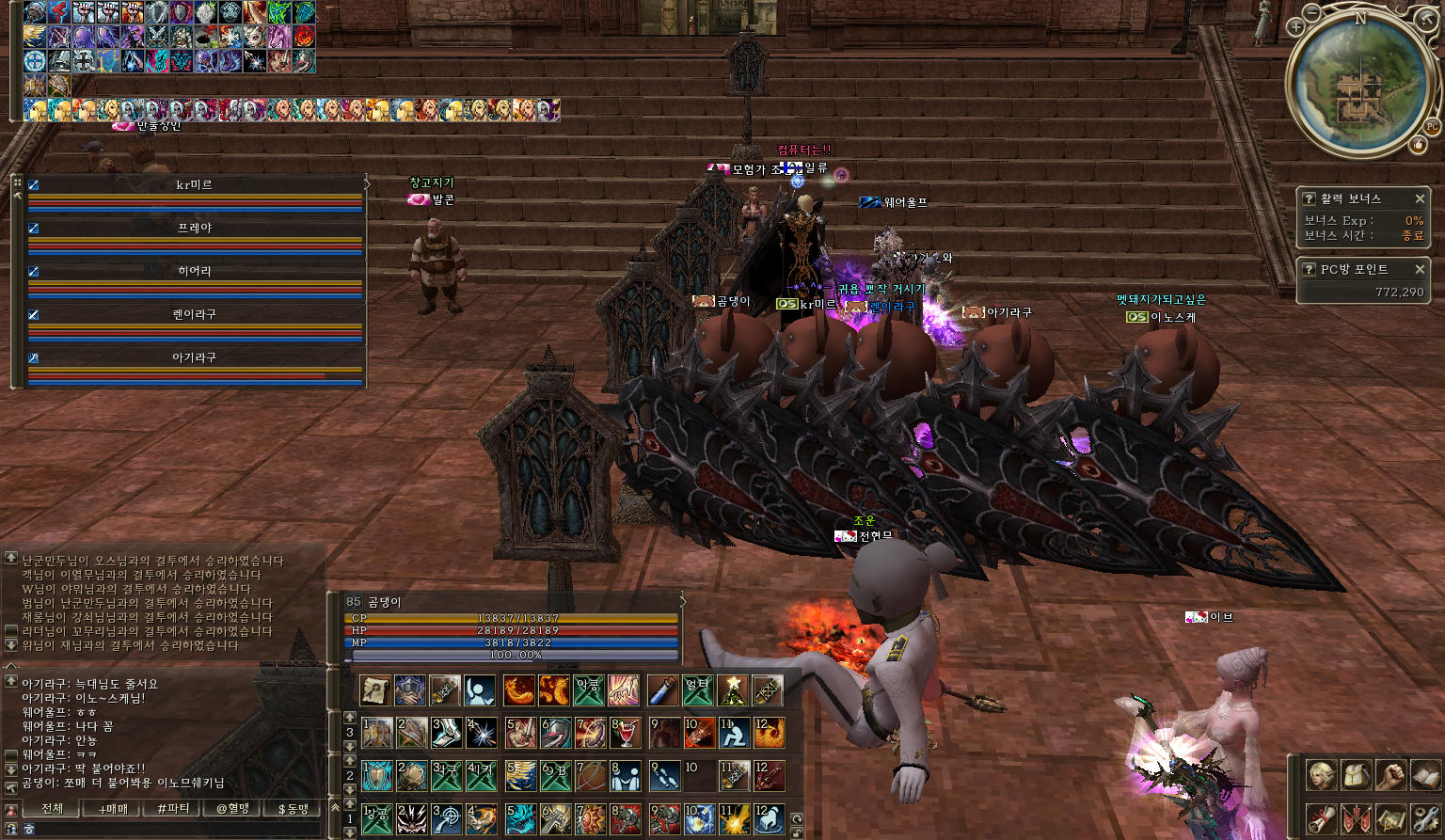Image resolution: width=1445 pixels, height=840 pixels.
Task: Select the +매매 trade chat tab
Action: click(x=113, y=808)
